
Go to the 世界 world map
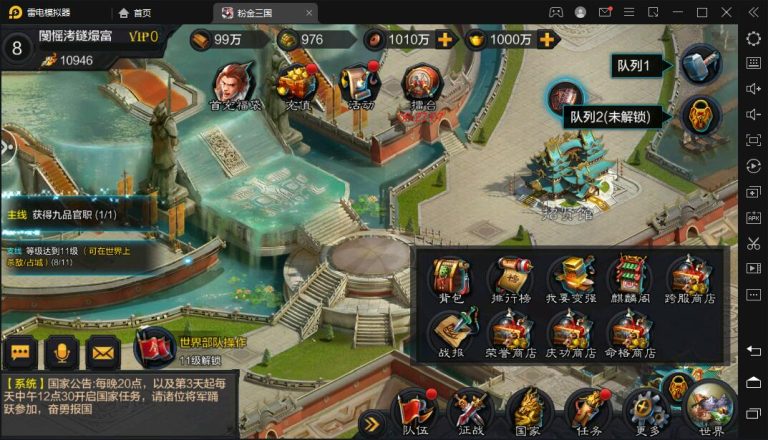[x=711, y=406]
